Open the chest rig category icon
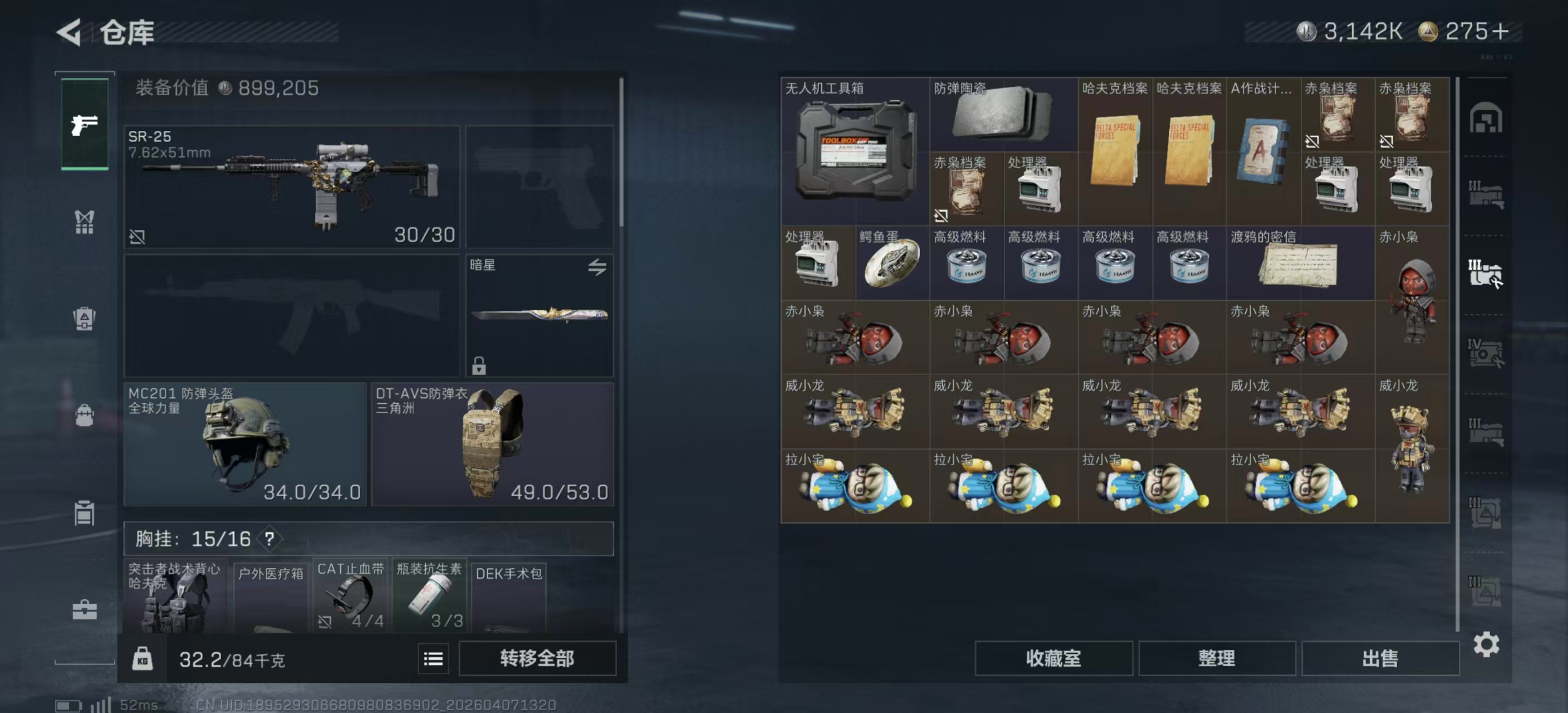This screenshot has width=1568, height=713. pos(84,221)
